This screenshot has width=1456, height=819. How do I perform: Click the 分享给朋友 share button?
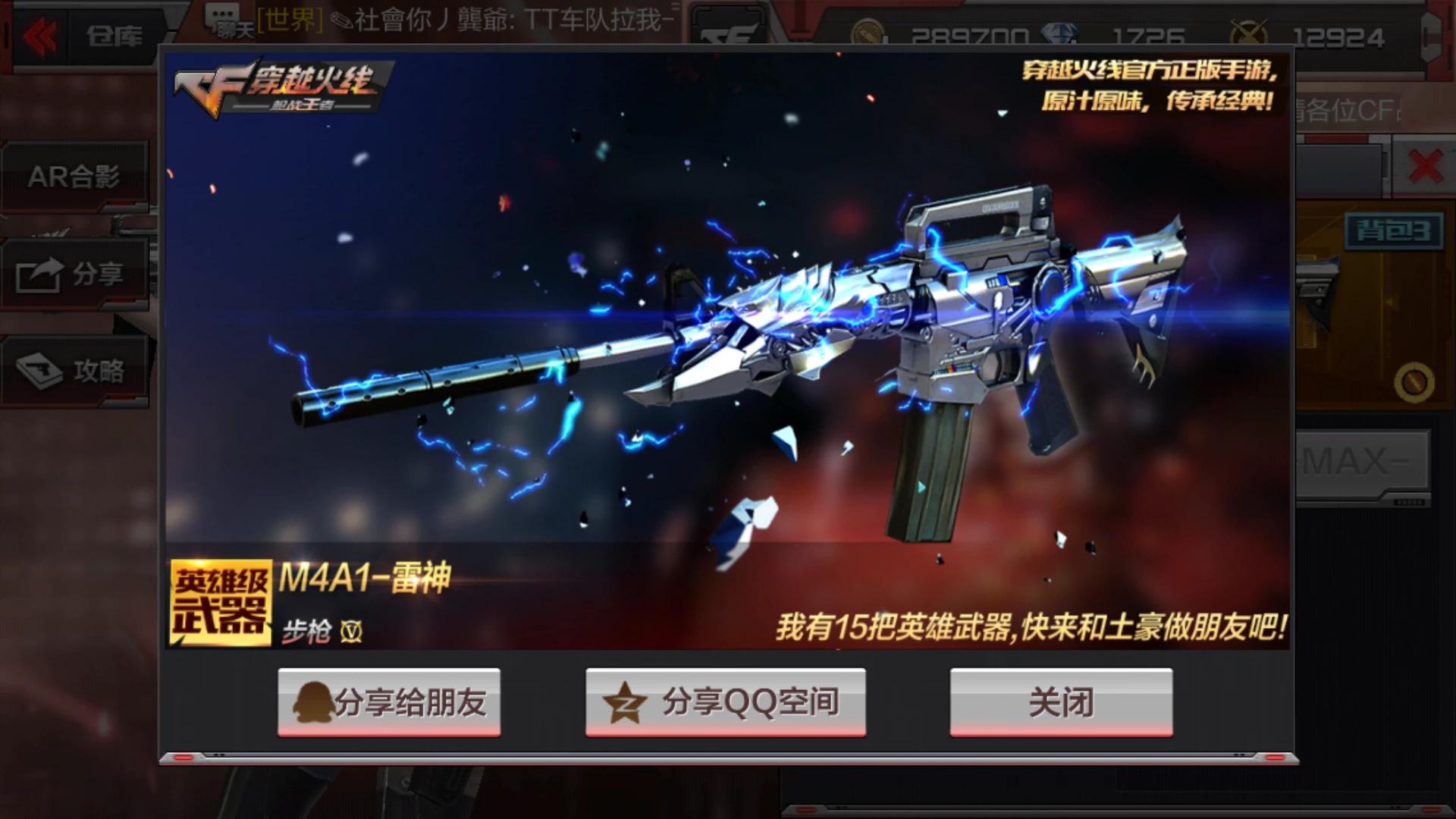tap(389, 702)
